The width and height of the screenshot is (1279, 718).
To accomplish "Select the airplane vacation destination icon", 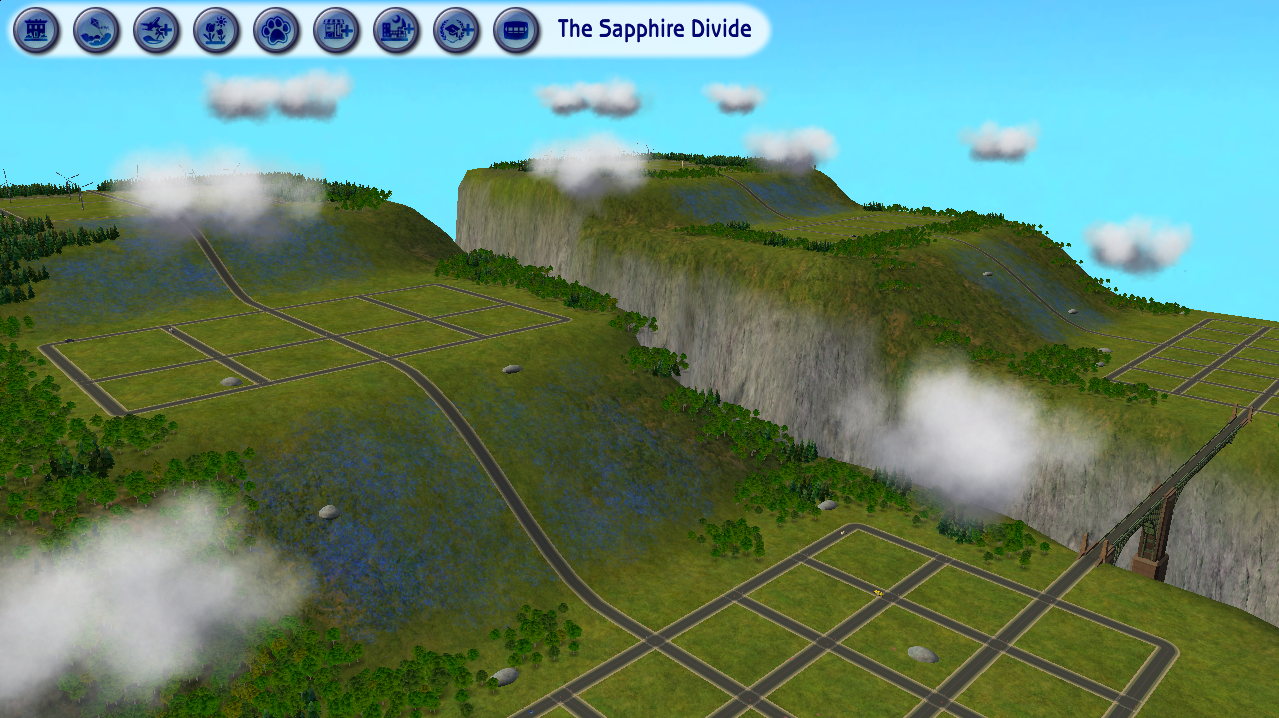I will pyautogui.click(x=157, y=30).
